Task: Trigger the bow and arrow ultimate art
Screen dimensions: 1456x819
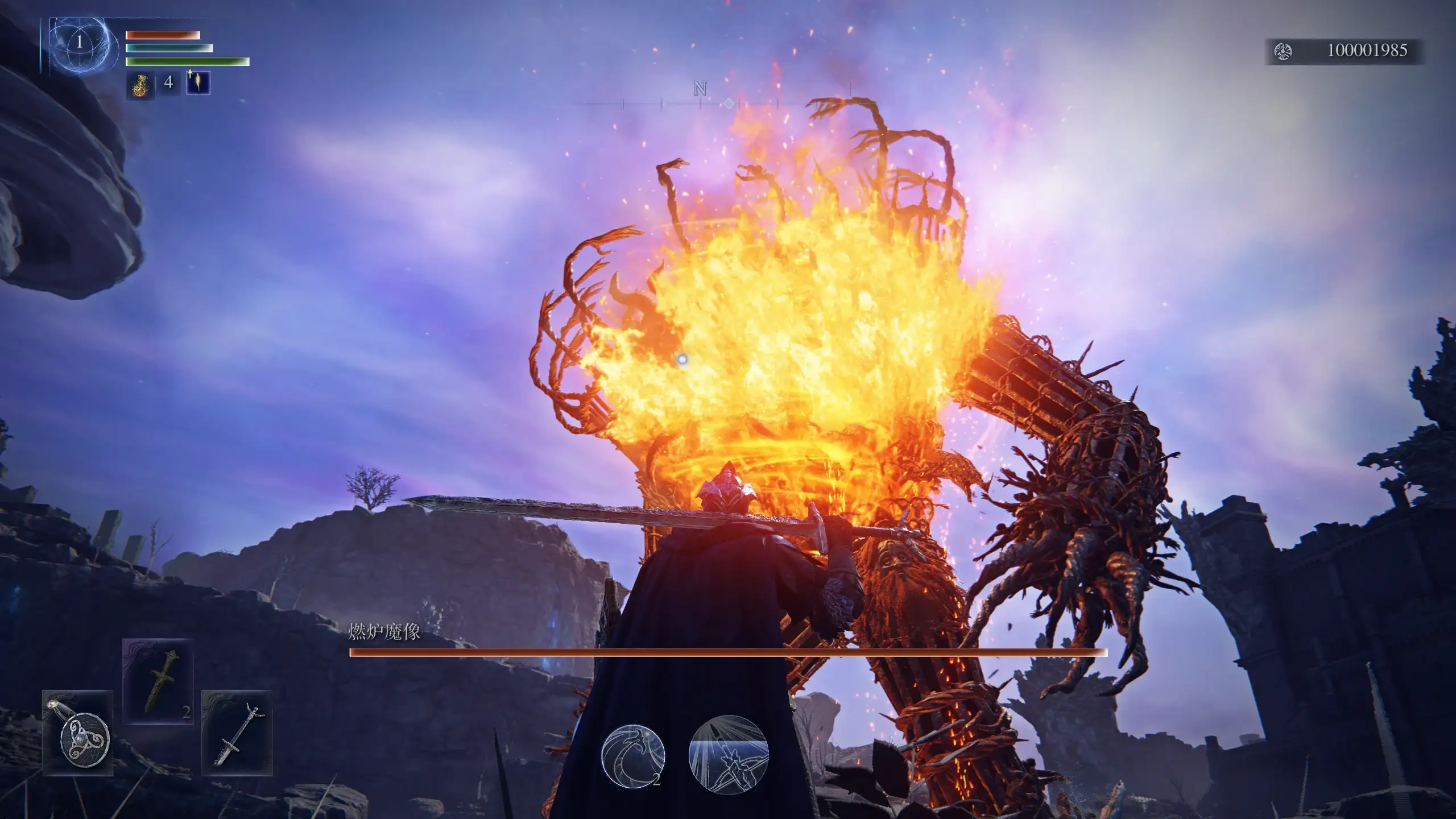Action: pos(728,755)
